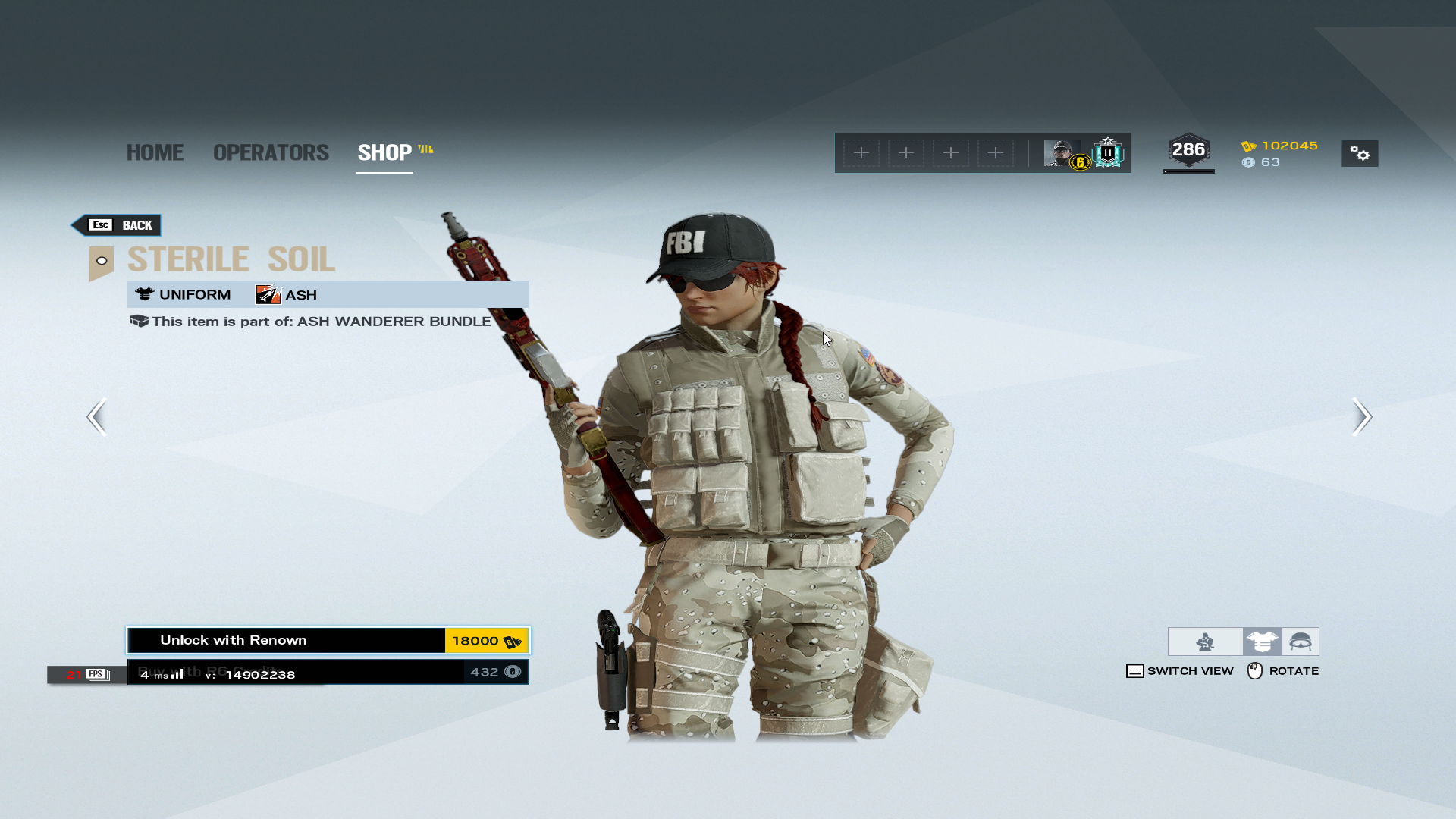
Task: Switch to full operator view
Action: (1205, 642)
